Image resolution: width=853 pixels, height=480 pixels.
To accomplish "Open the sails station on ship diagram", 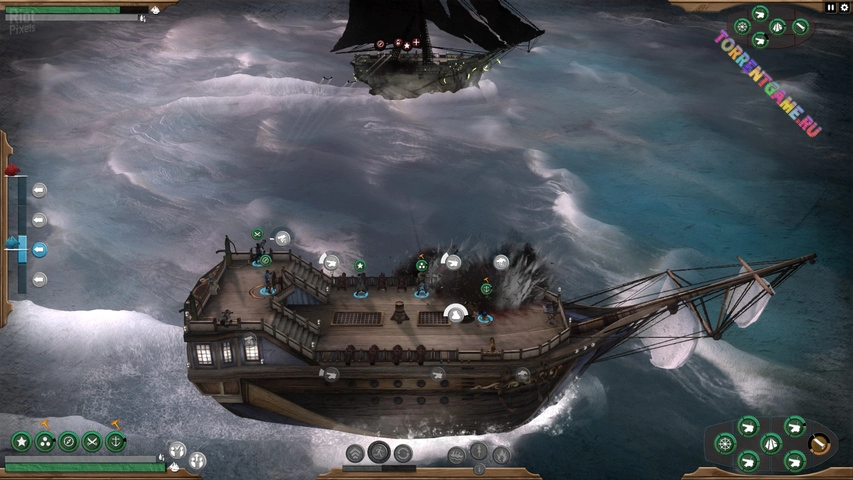I will (x=771, y=443).
